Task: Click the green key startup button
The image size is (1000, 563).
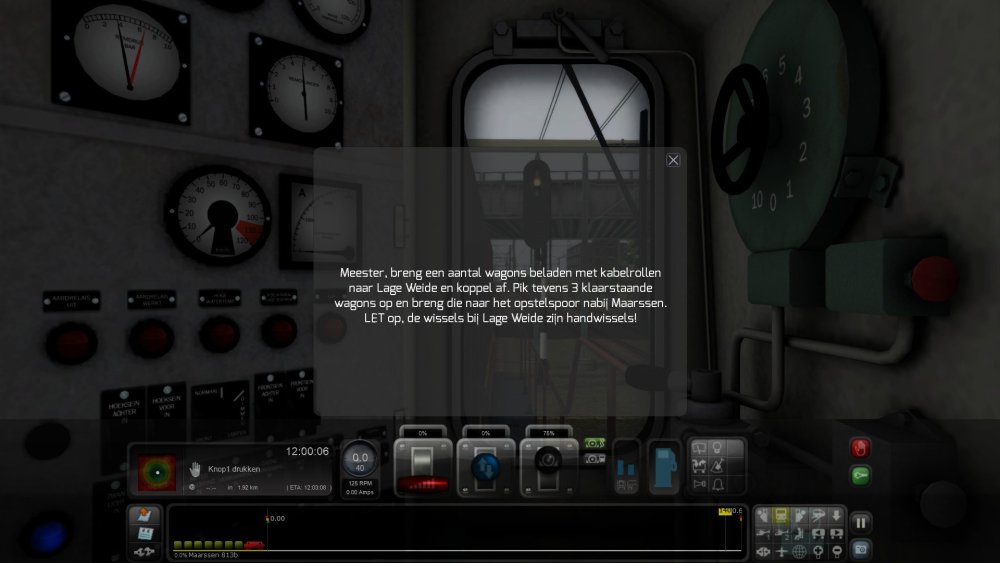Action: (x=860, y=476)
